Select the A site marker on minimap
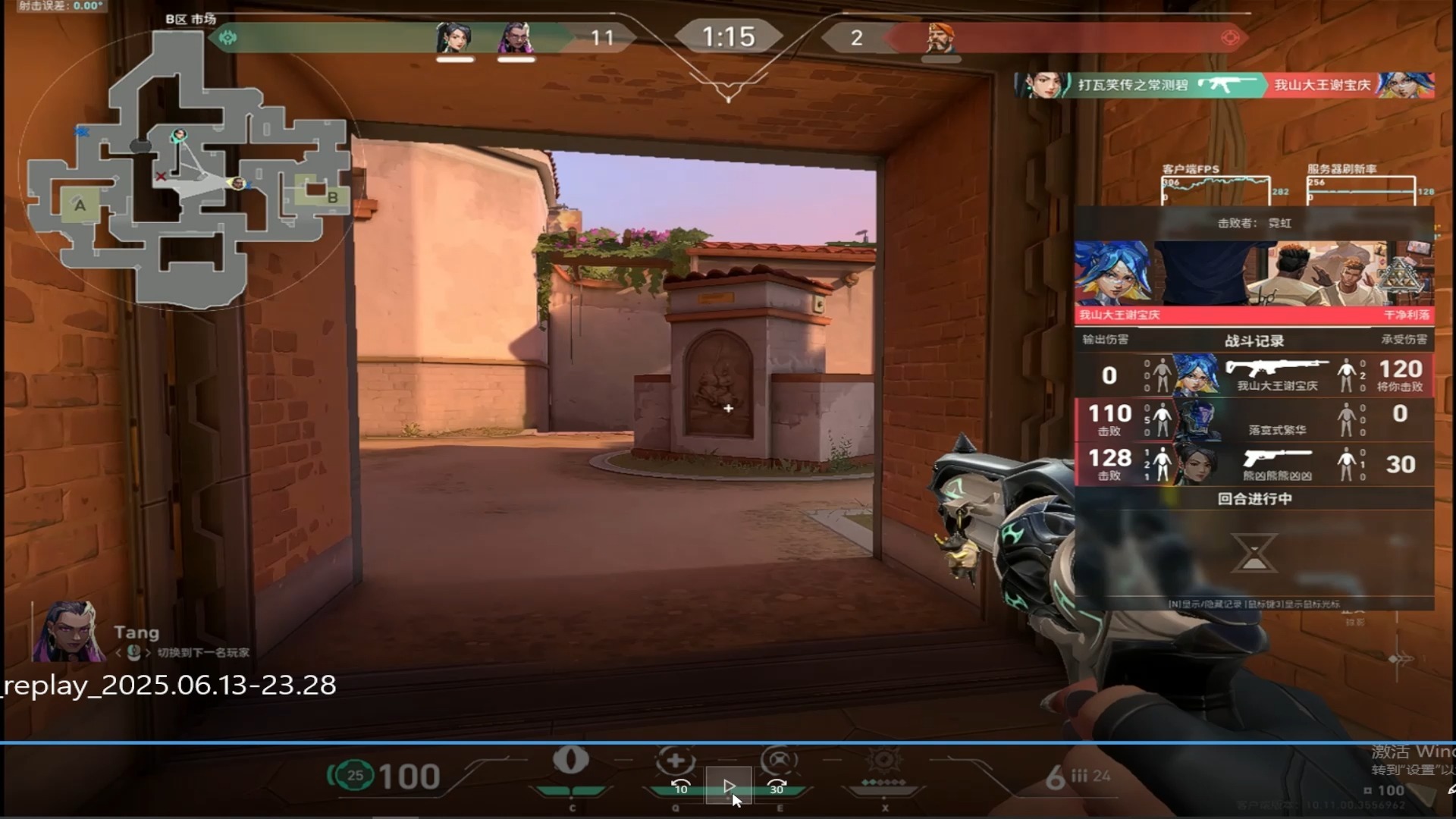The width and height of the screenshot is (1456, 819). pos(80,205)
